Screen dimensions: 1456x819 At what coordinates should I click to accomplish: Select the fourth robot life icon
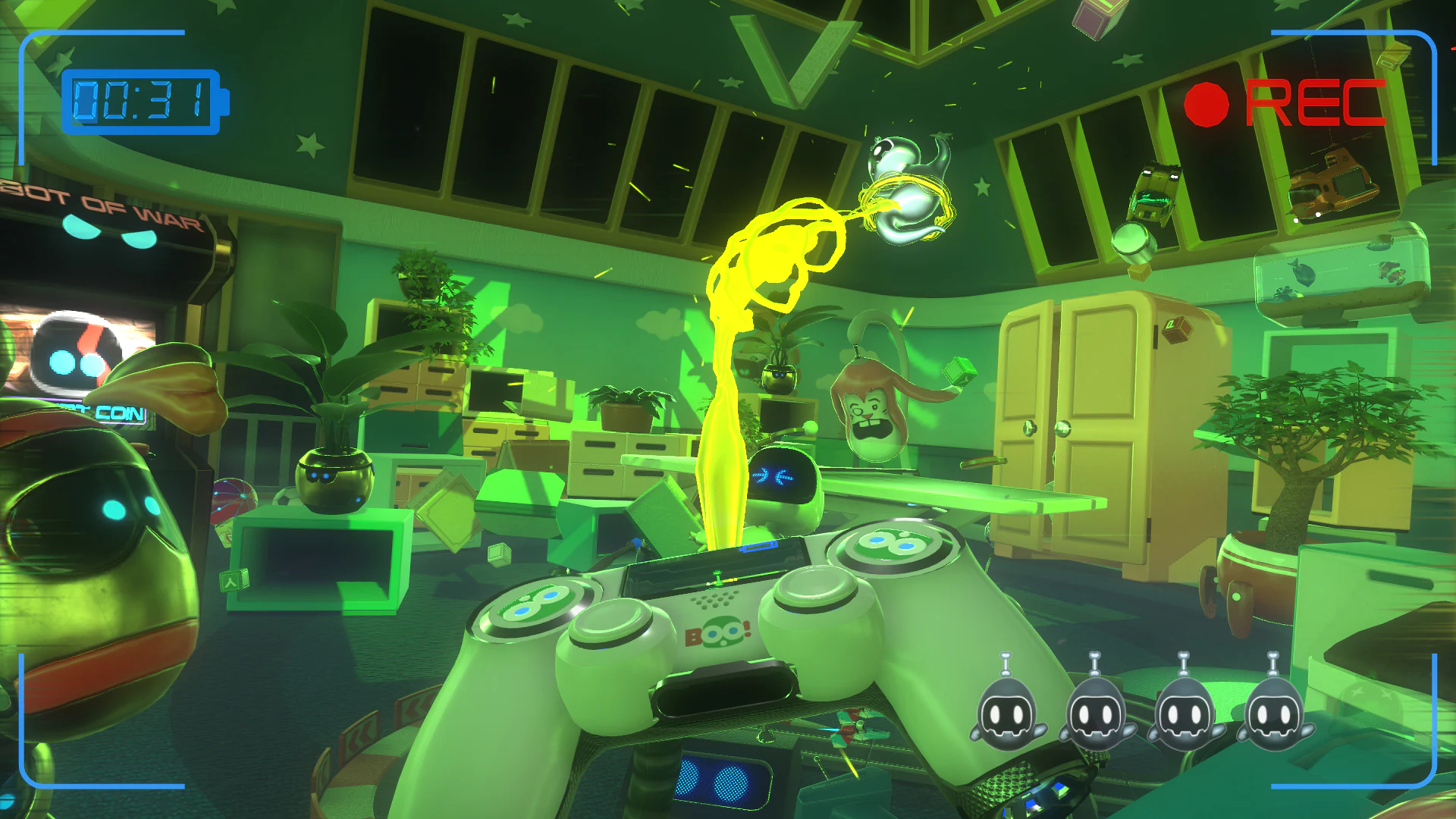(x=1272, y=711)
